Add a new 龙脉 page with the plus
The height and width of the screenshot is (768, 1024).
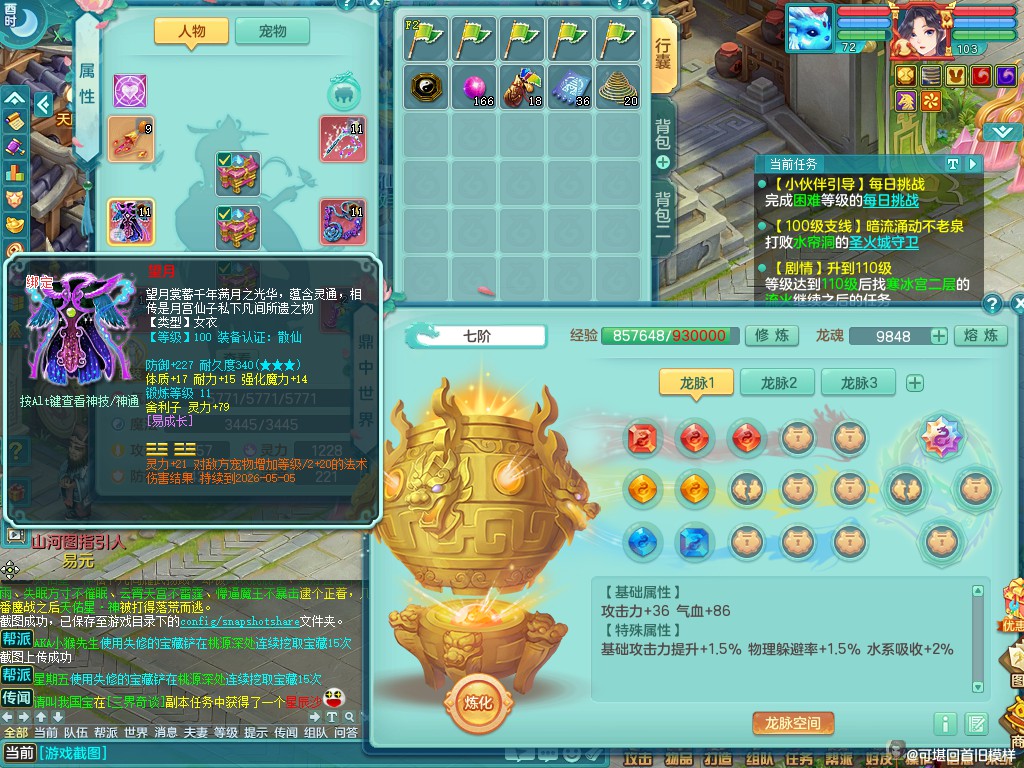pyautogui.click(x=914, y=383)
